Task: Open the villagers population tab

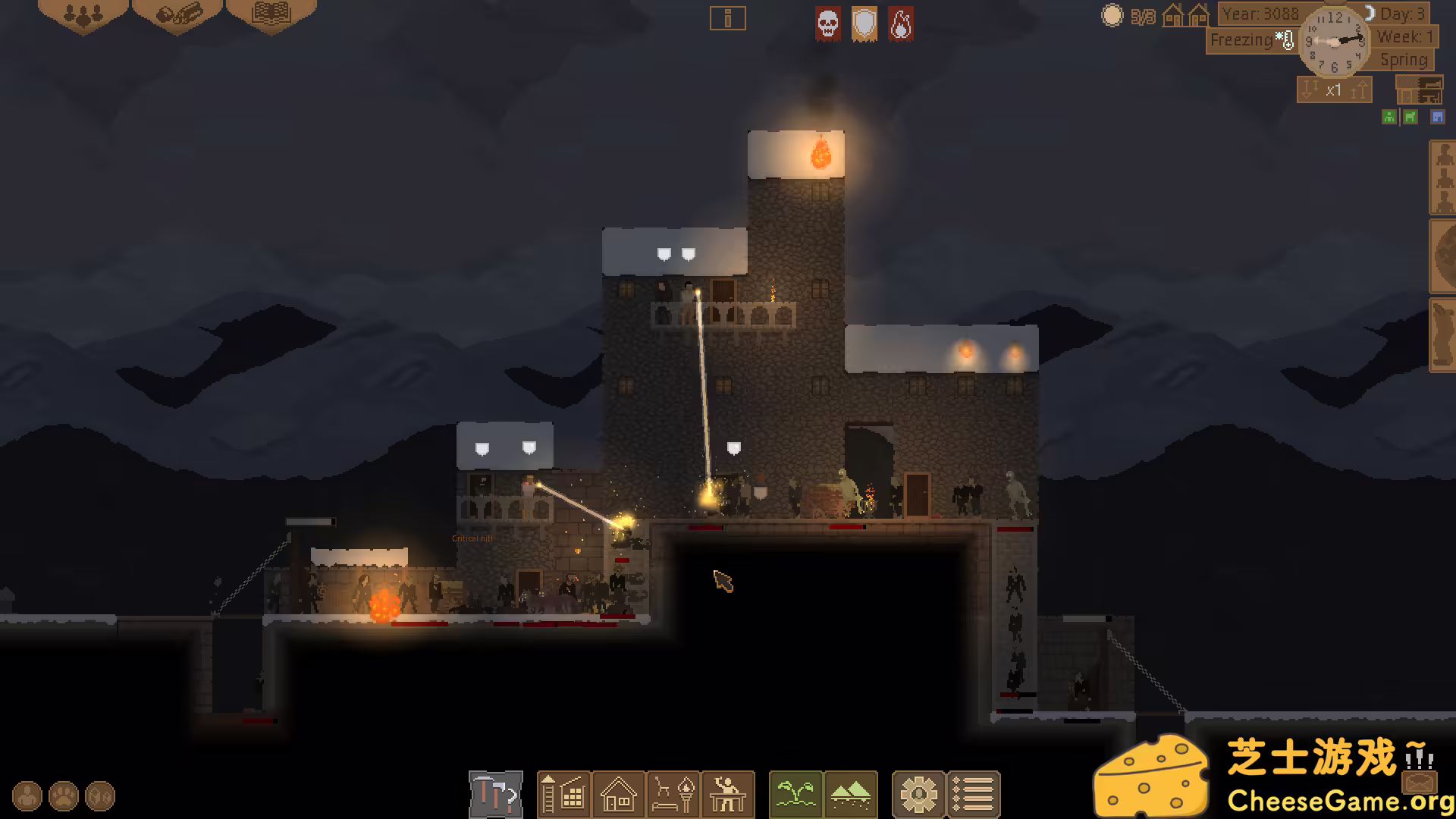Action: click(83, 14)
